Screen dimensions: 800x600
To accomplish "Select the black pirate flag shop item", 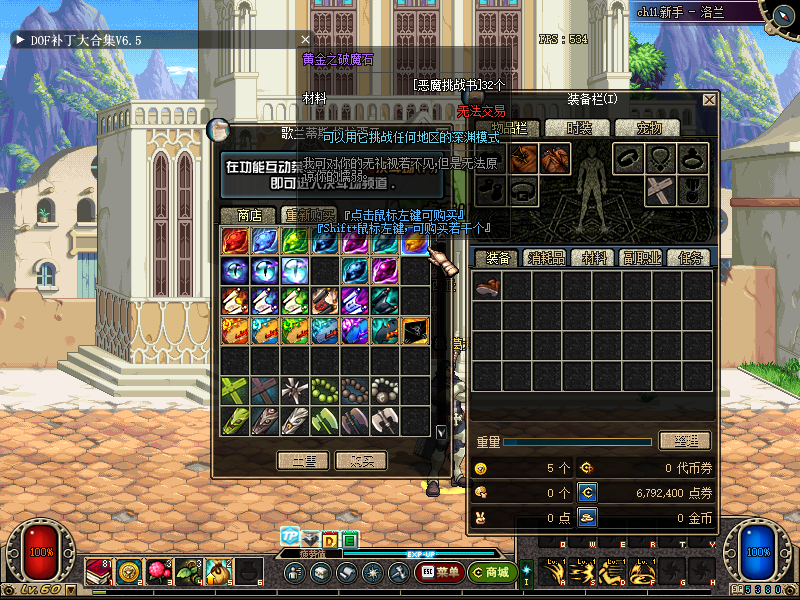I will click(x=415, y=331).
